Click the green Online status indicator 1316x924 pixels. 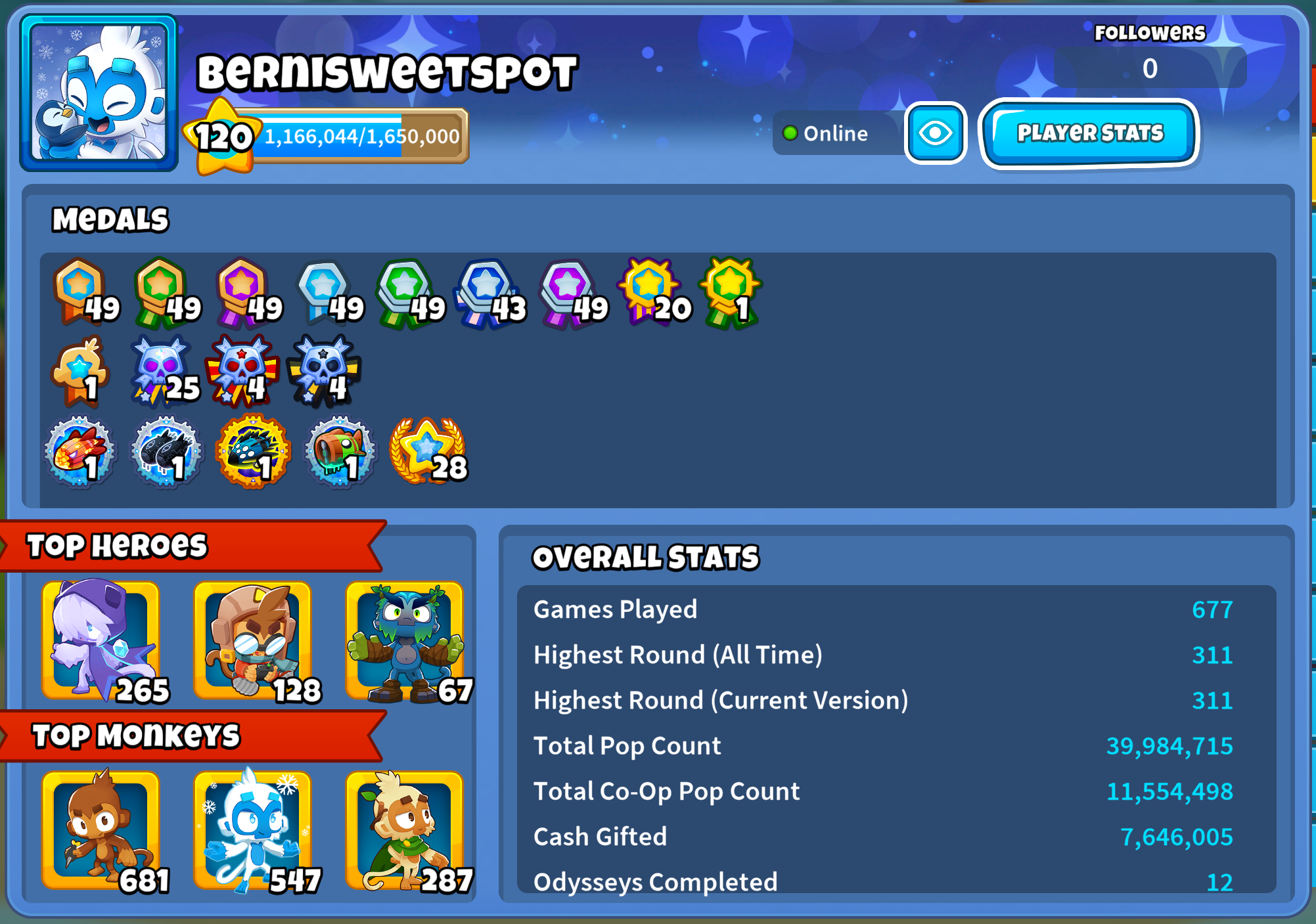[x=791, y=133]
